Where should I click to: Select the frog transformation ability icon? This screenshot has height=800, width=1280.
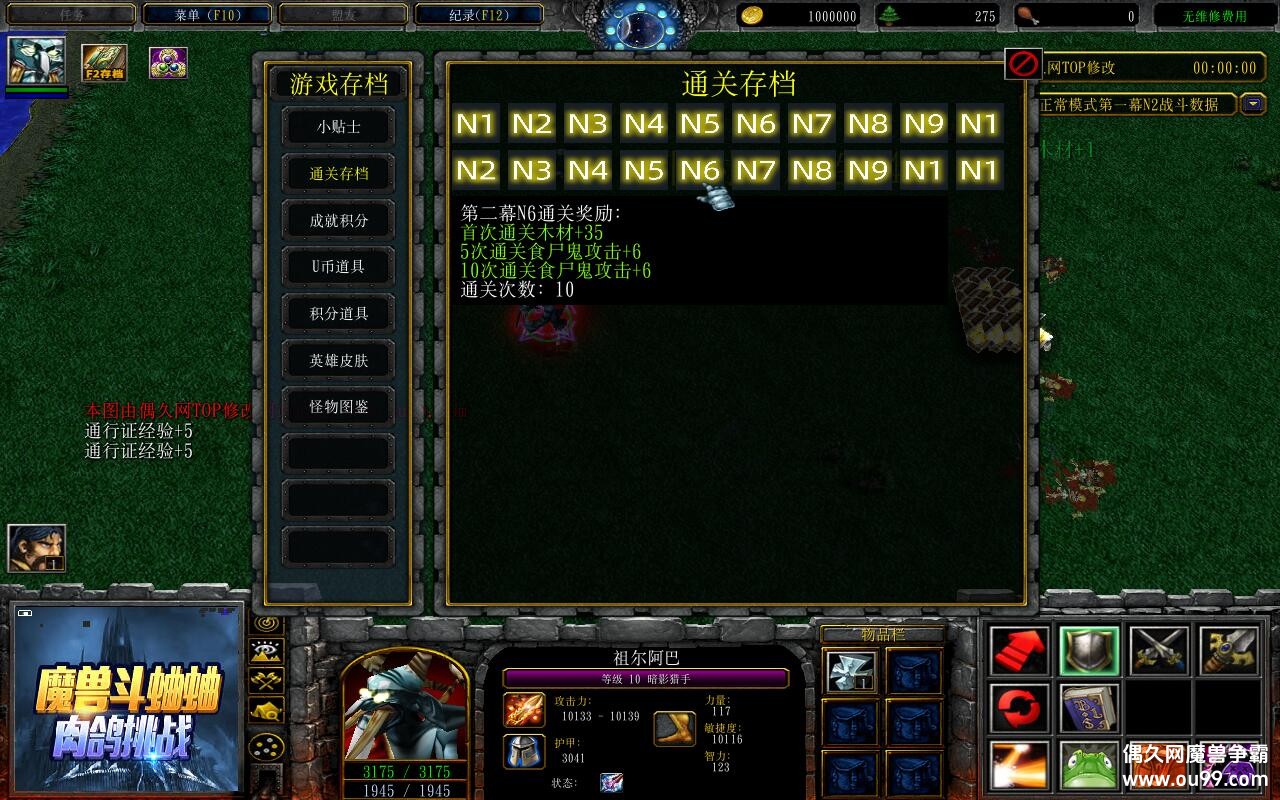(1089, 765)
